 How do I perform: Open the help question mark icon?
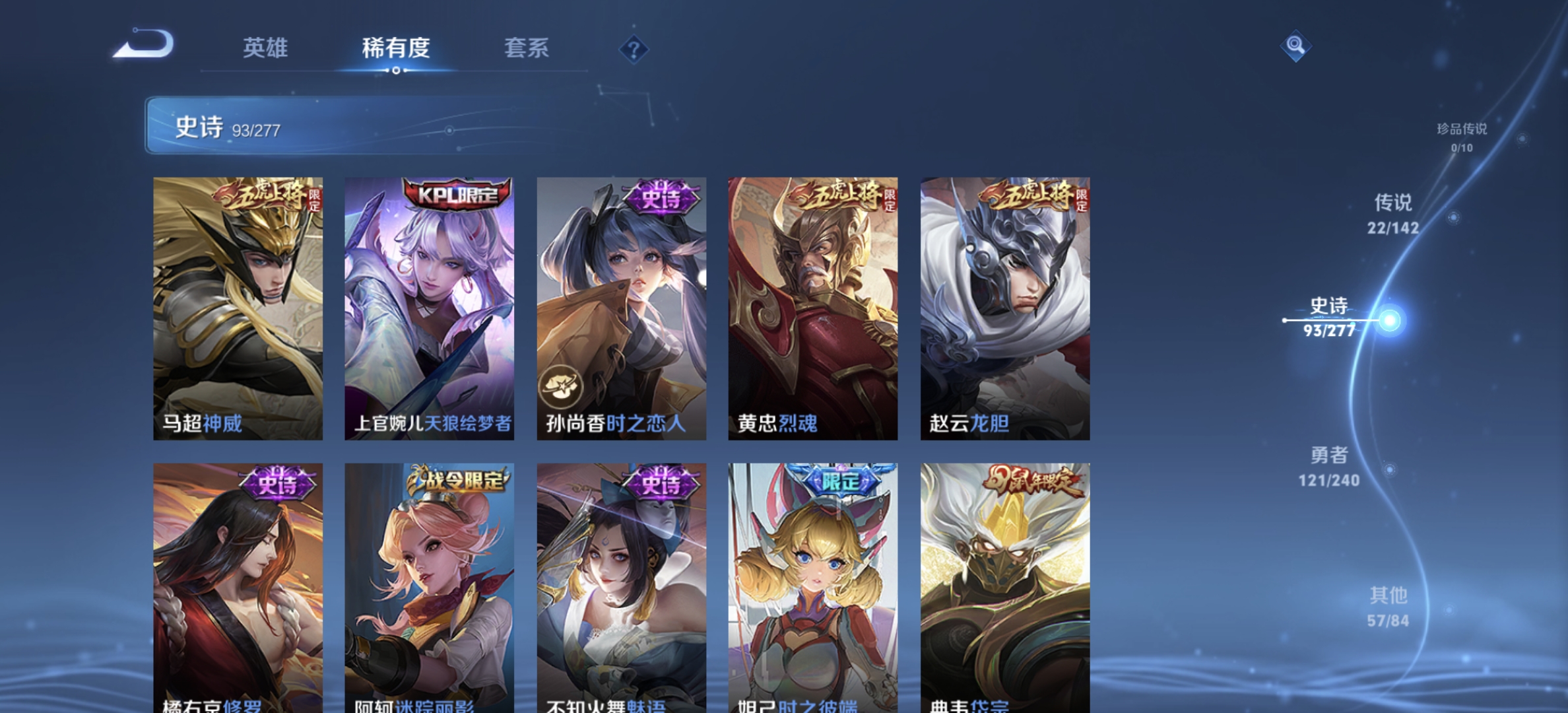(633, 49)
